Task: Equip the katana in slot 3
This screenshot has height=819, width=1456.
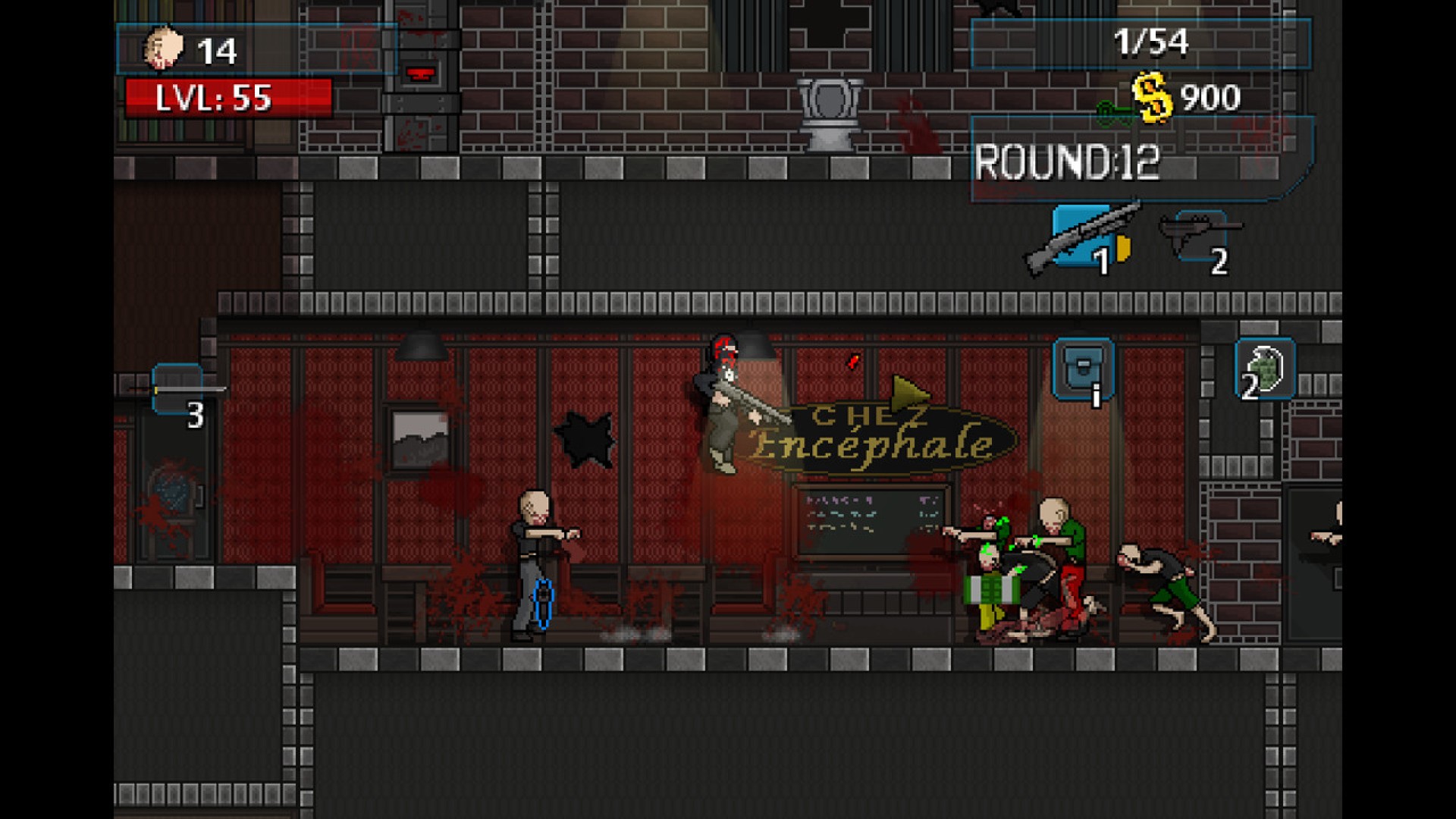Action: coord(177,389)
